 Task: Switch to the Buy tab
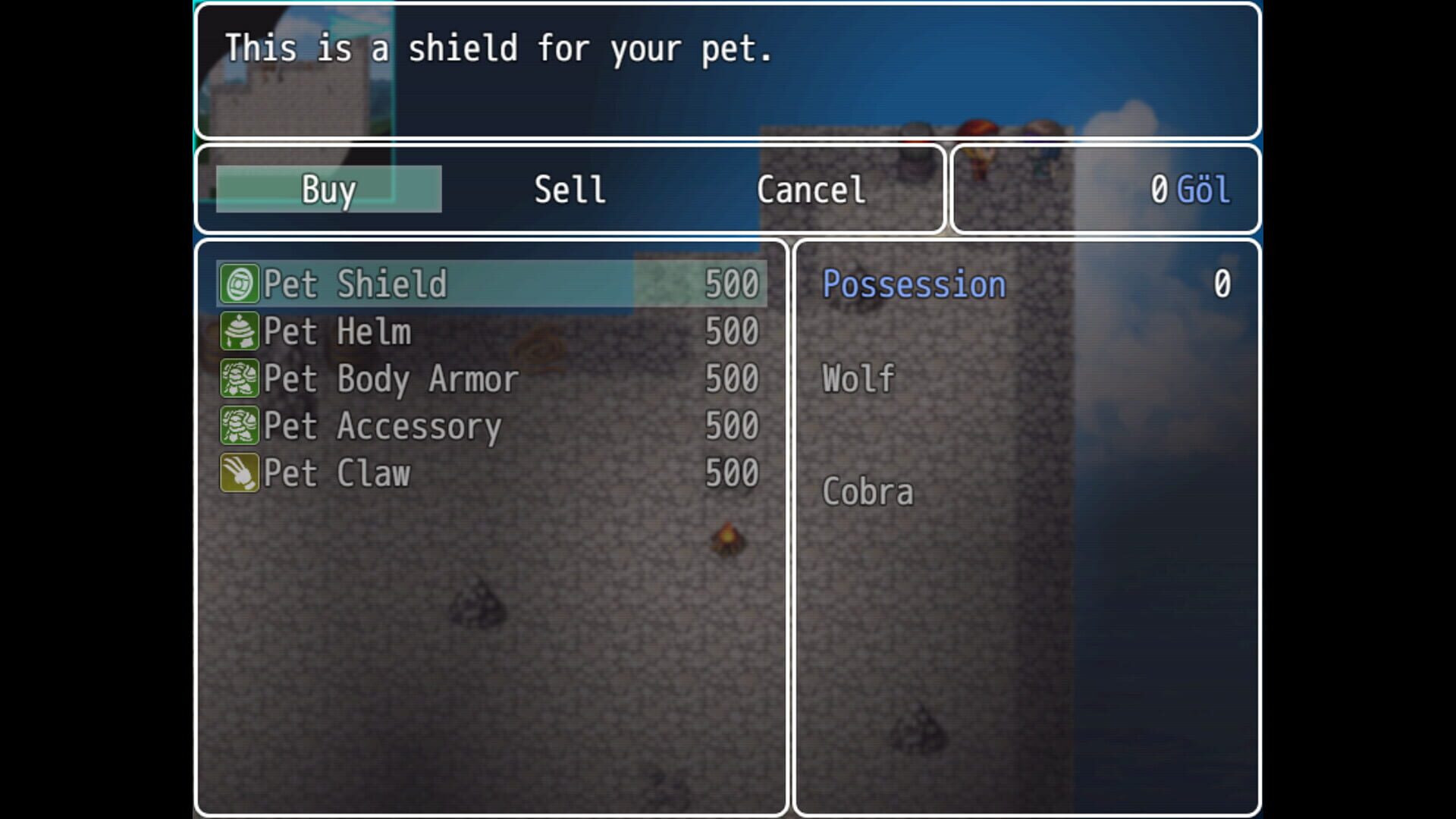pos(328,189)
